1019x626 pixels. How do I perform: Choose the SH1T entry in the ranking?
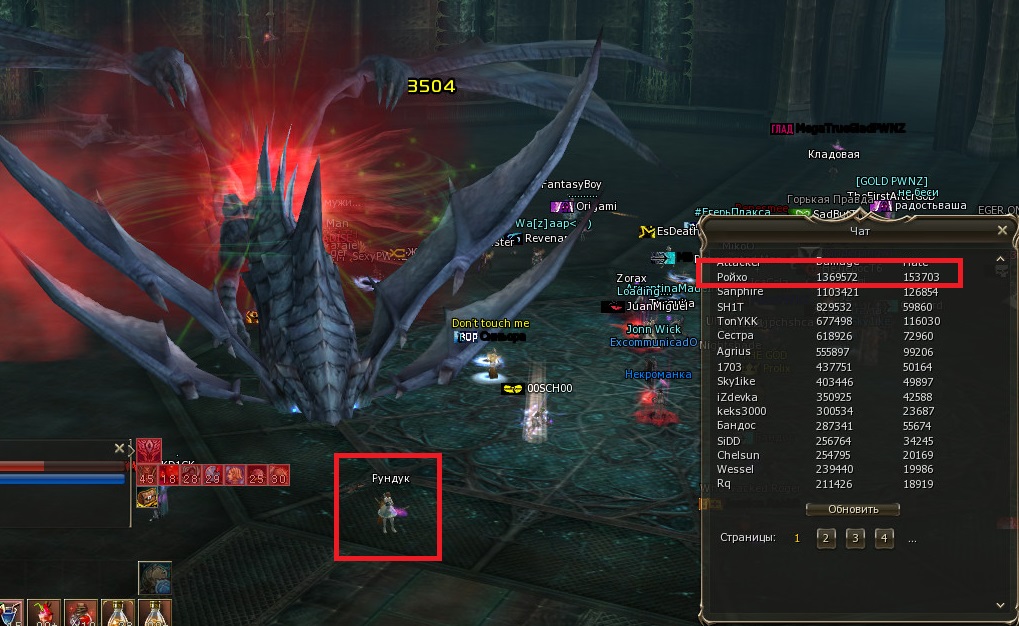[x=830, y=306]
